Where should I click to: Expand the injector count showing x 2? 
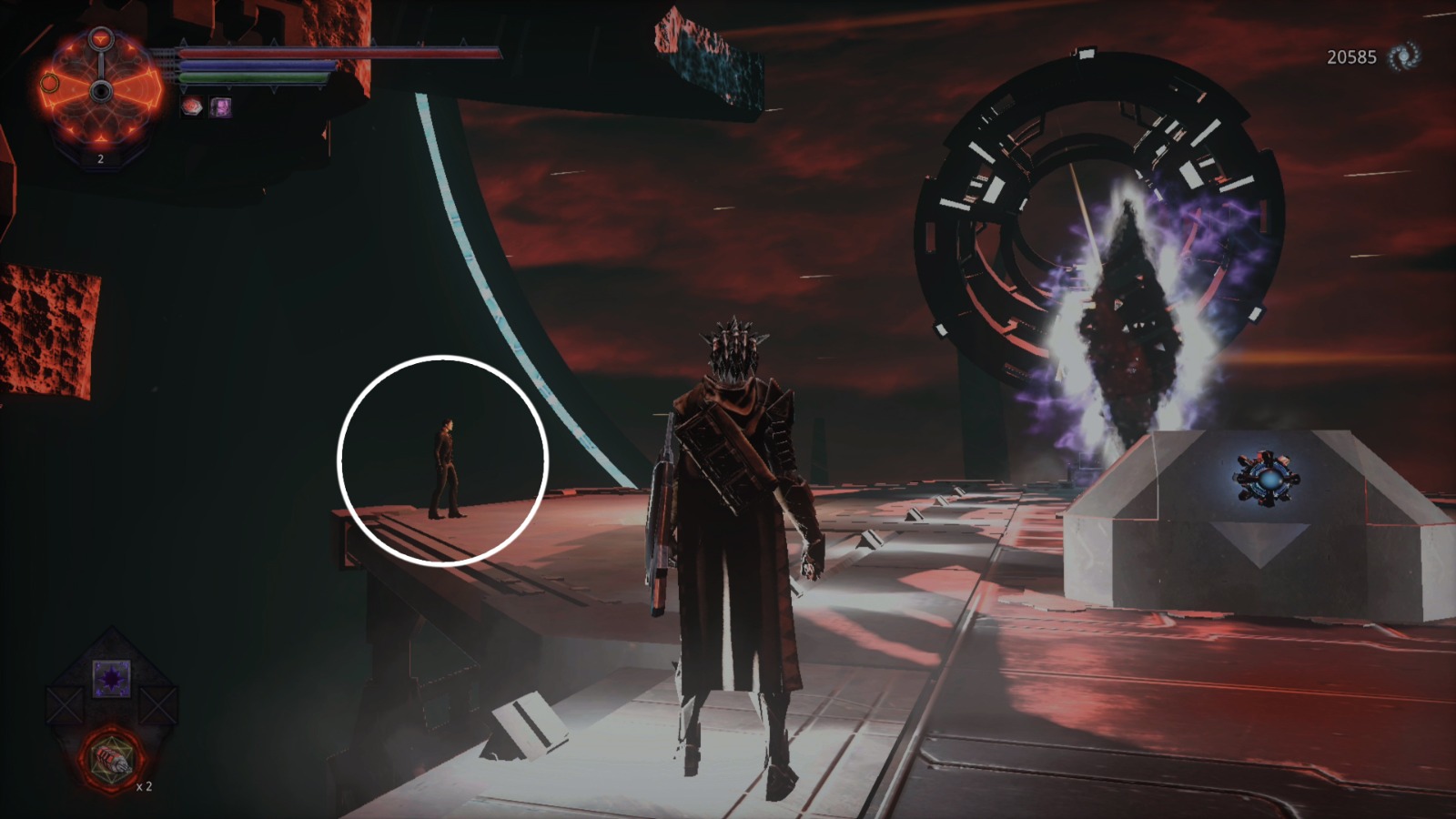(x=144, y=788)
